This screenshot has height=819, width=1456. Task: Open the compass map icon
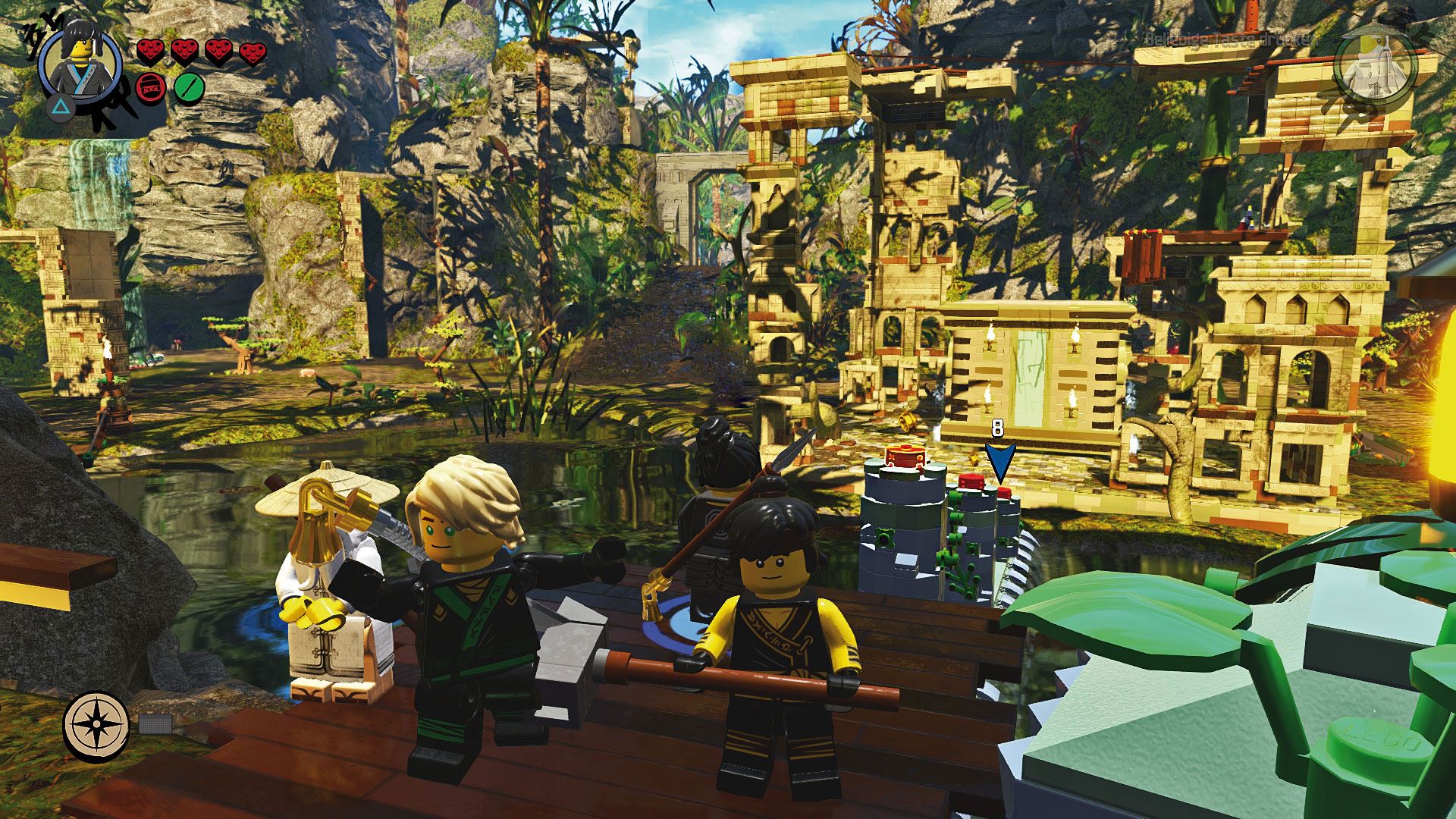(96, 723)
